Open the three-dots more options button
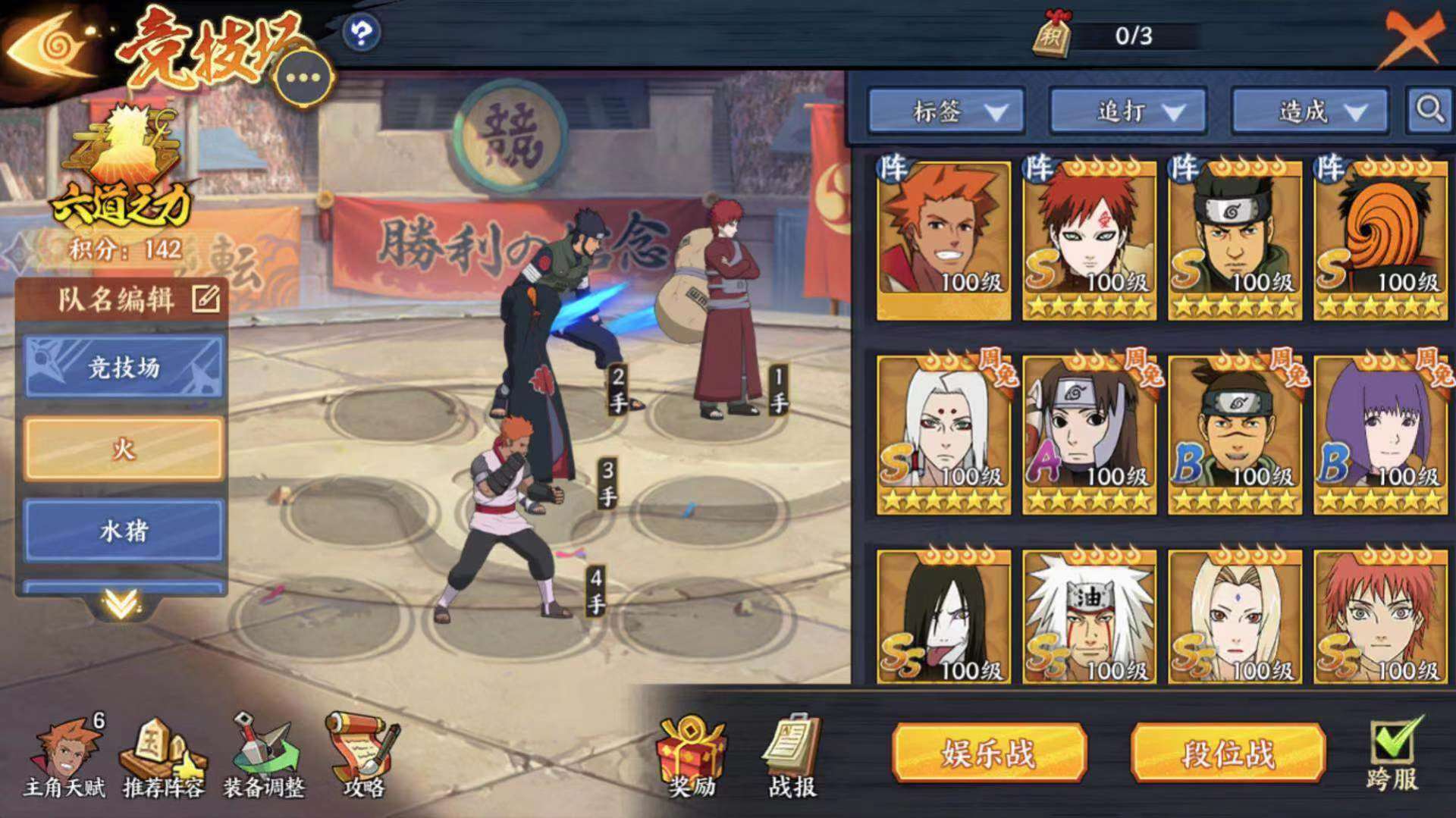This screenshot has width=1456, height=818. click(x=303, y=78)
